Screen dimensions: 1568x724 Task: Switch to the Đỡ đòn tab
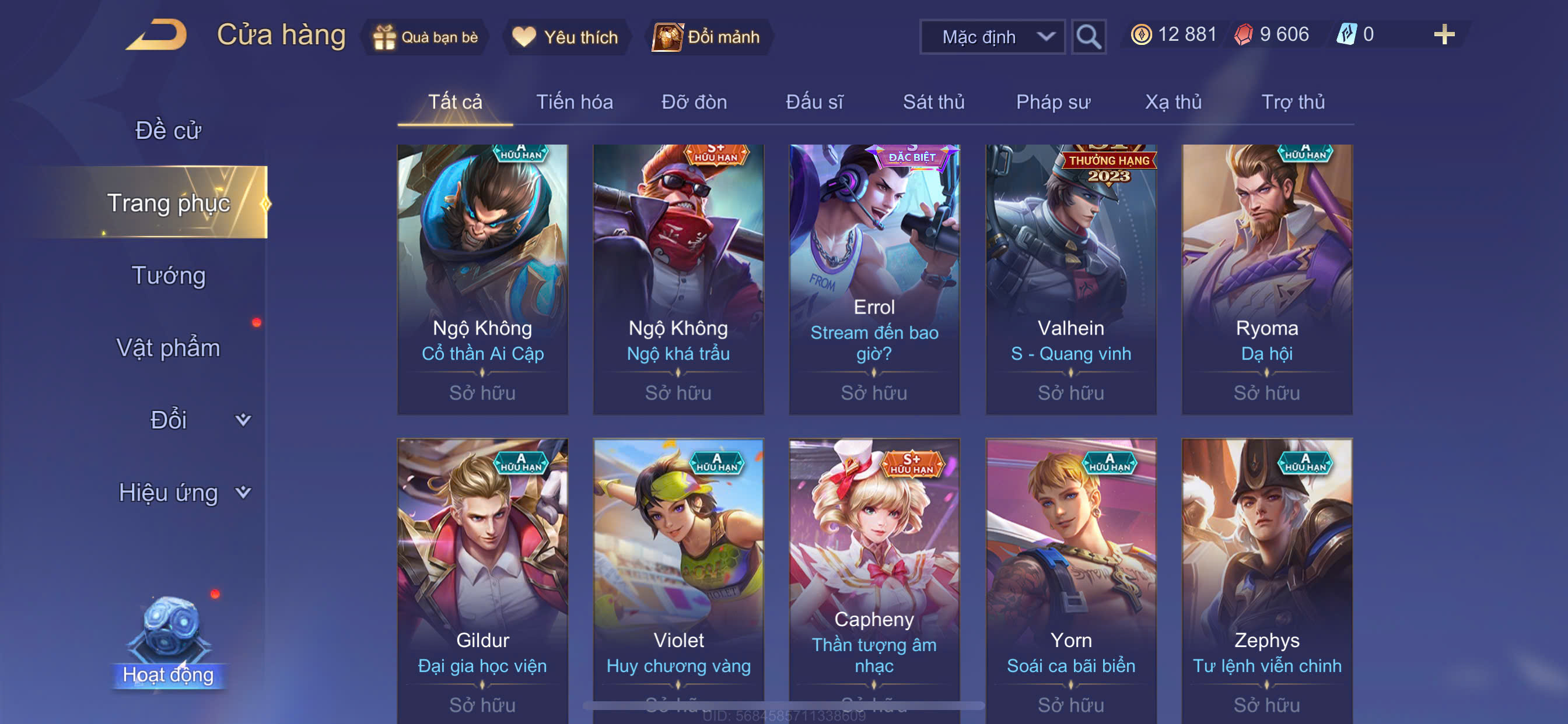click(694, 102)
